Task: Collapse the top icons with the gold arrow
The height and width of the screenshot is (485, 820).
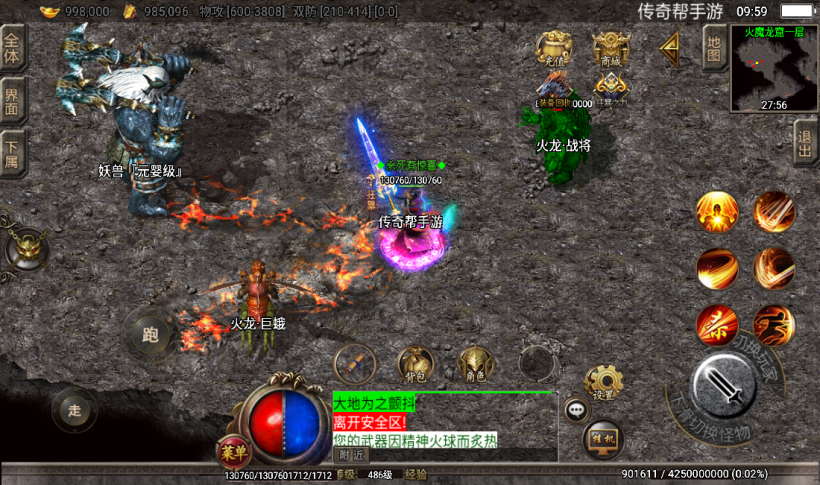Action: tap(670, 47)
